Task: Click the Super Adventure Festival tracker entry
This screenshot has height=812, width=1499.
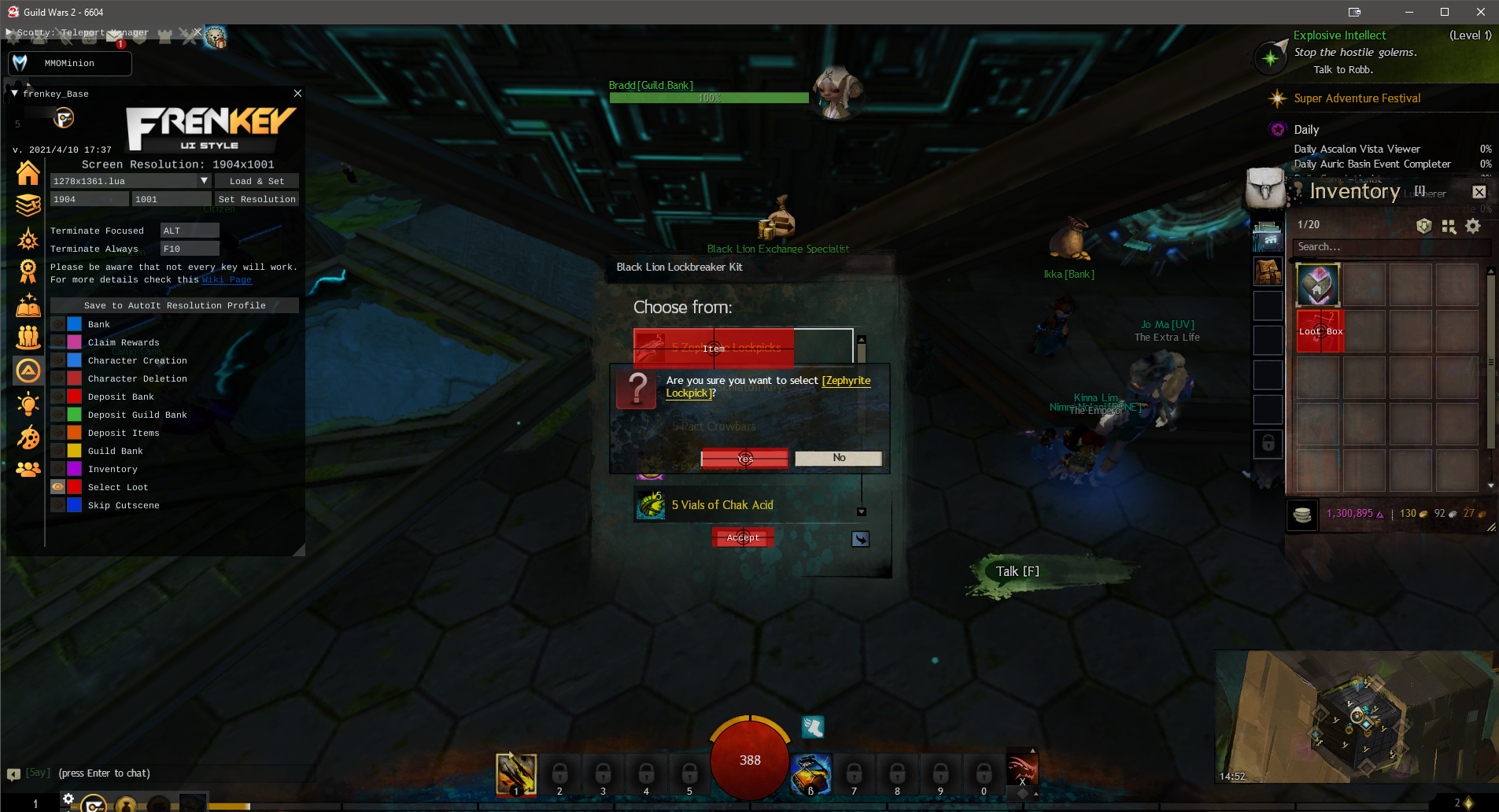Action: click(x=1357, y=98)
